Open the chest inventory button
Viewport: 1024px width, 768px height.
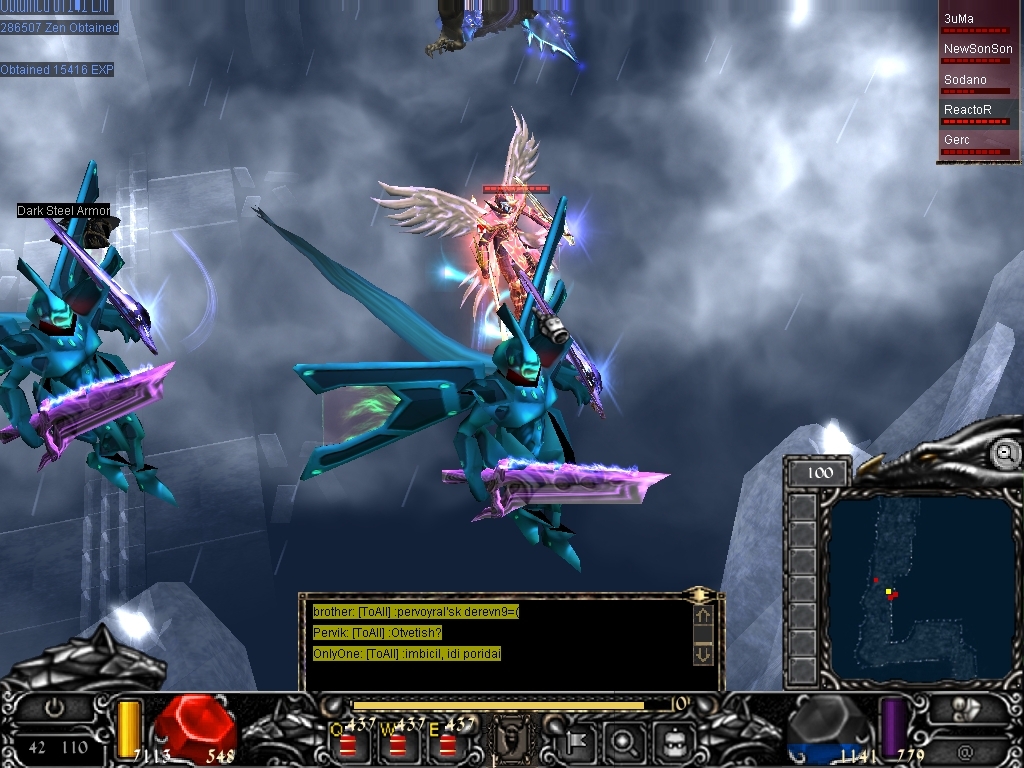click(x=669, y=743)
